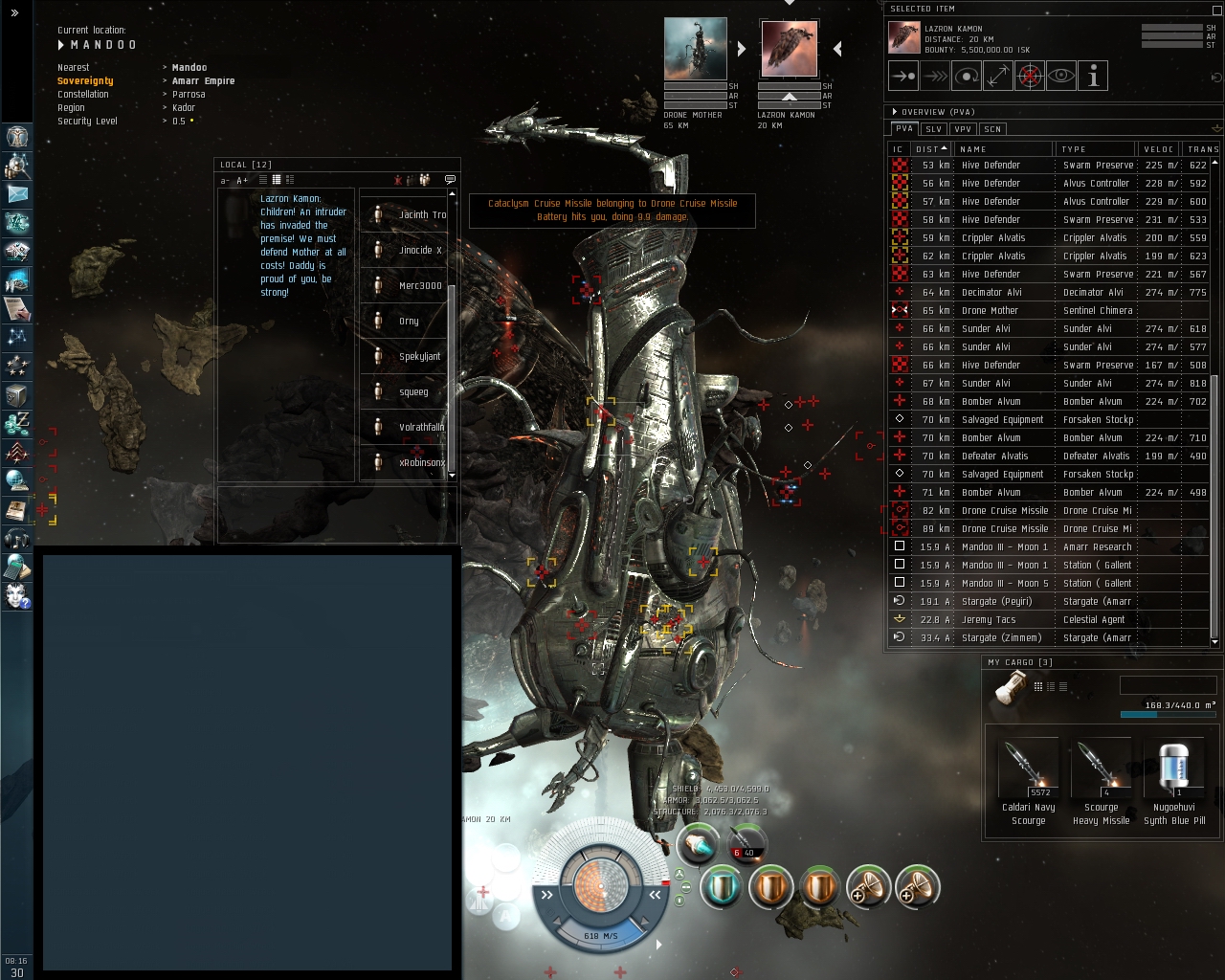
Task: Sort overview by the Name column header
Action: tap(1001, 149)
